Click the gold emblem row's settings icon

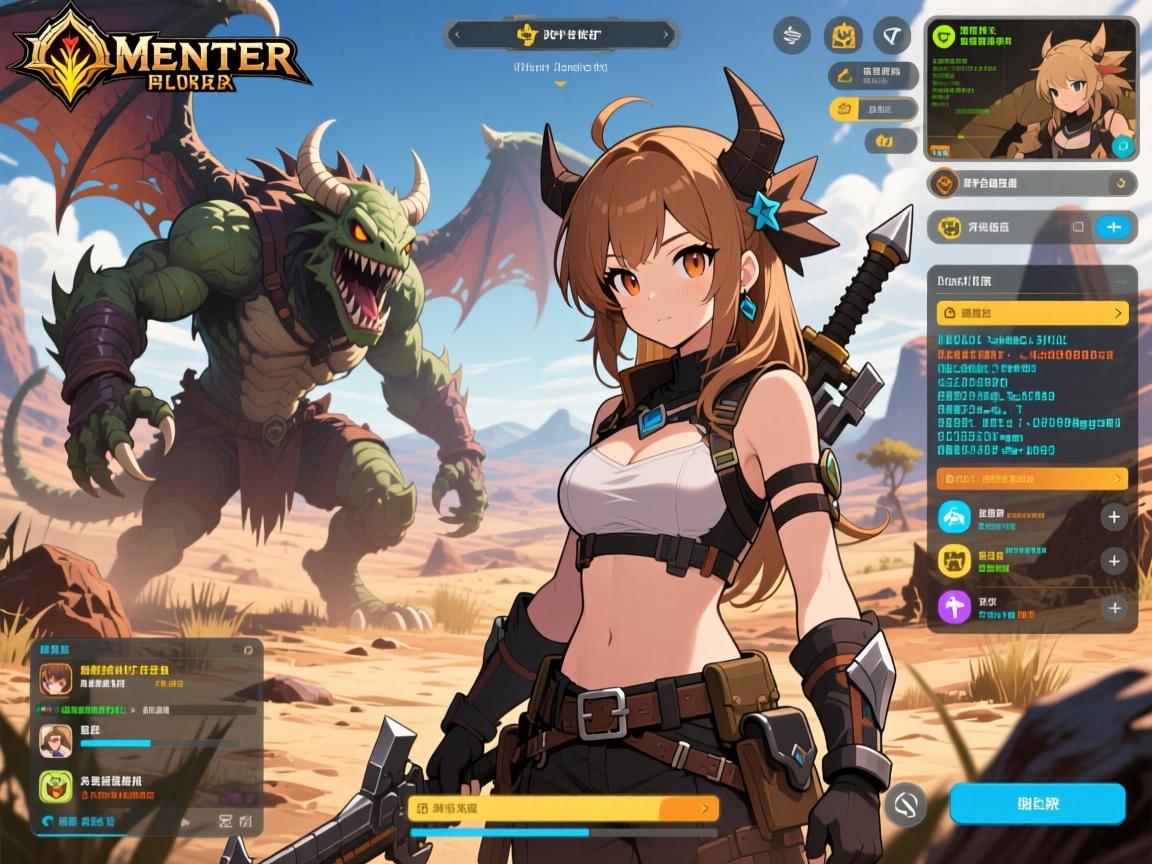1123,183
